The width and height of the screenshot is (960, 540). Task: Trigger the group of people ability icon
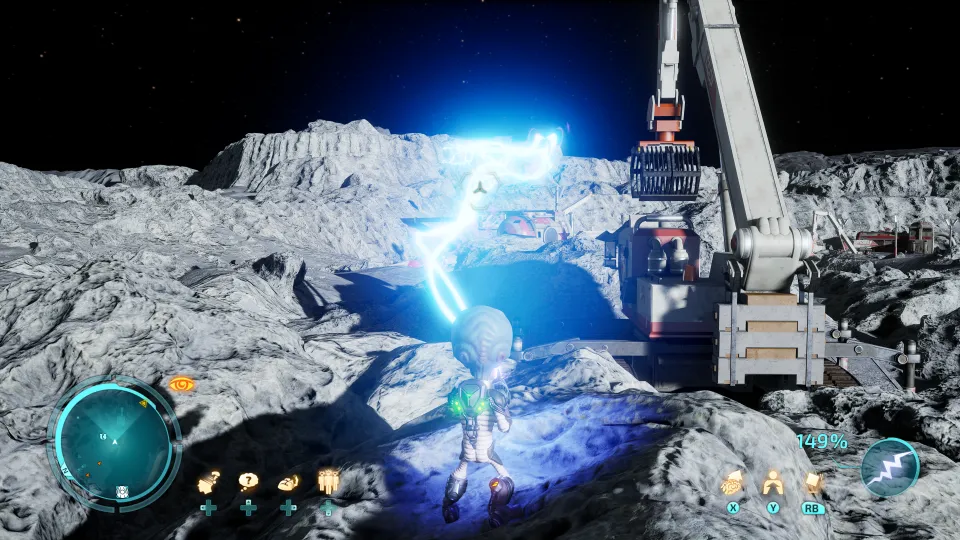328,482
